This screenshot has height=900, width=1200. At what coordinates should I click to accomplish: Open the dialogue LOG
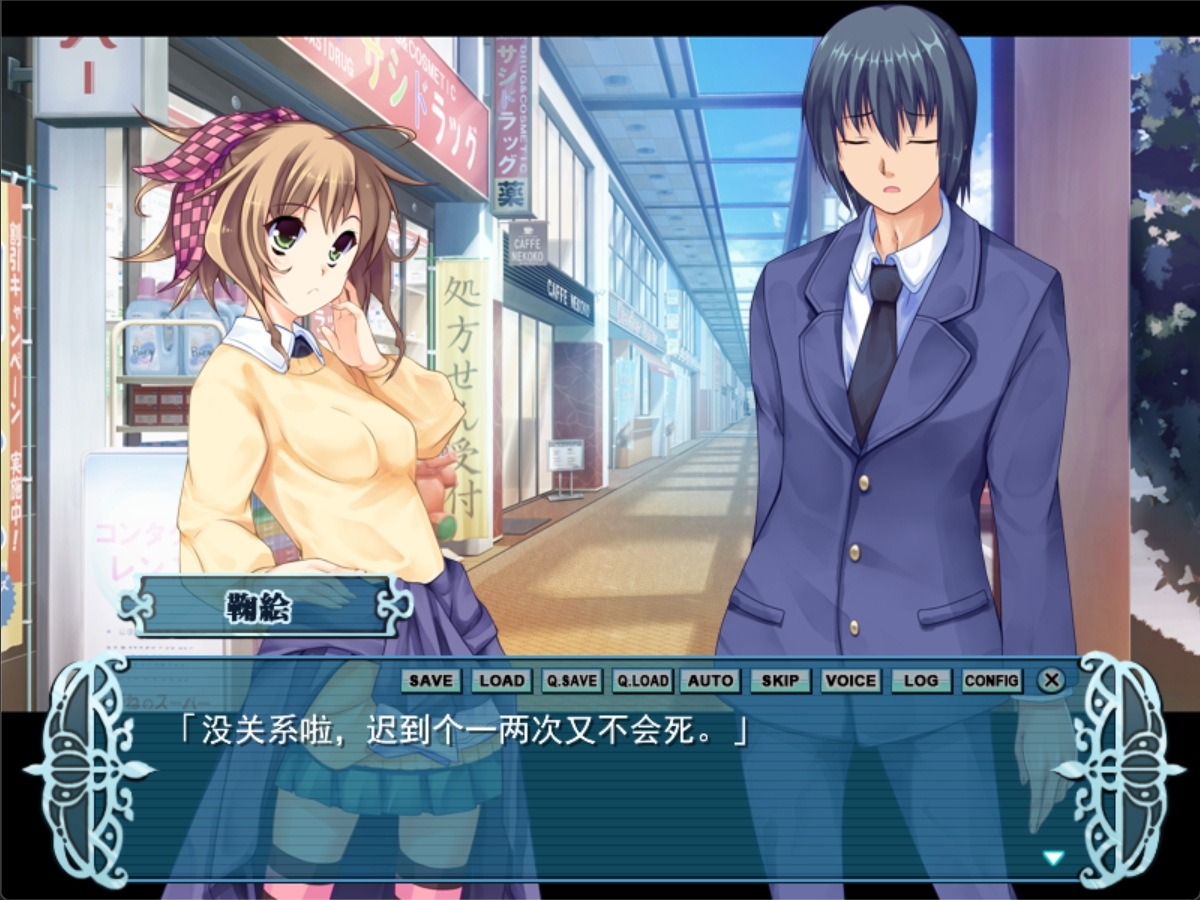[x=921, y=681]
